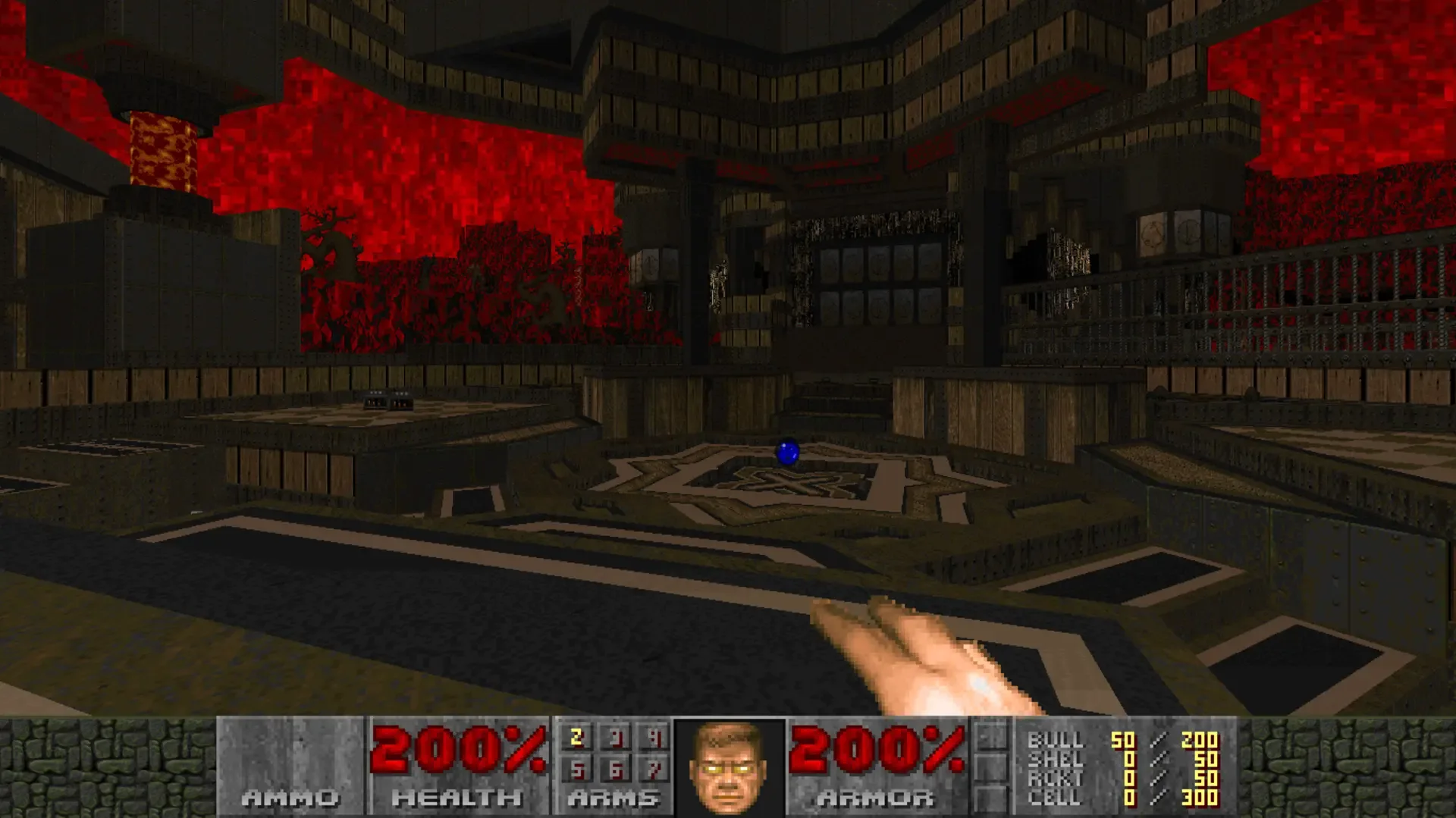
Task: Click the top empty keycard slot beside ARMOR
Action: coord(990,734)
